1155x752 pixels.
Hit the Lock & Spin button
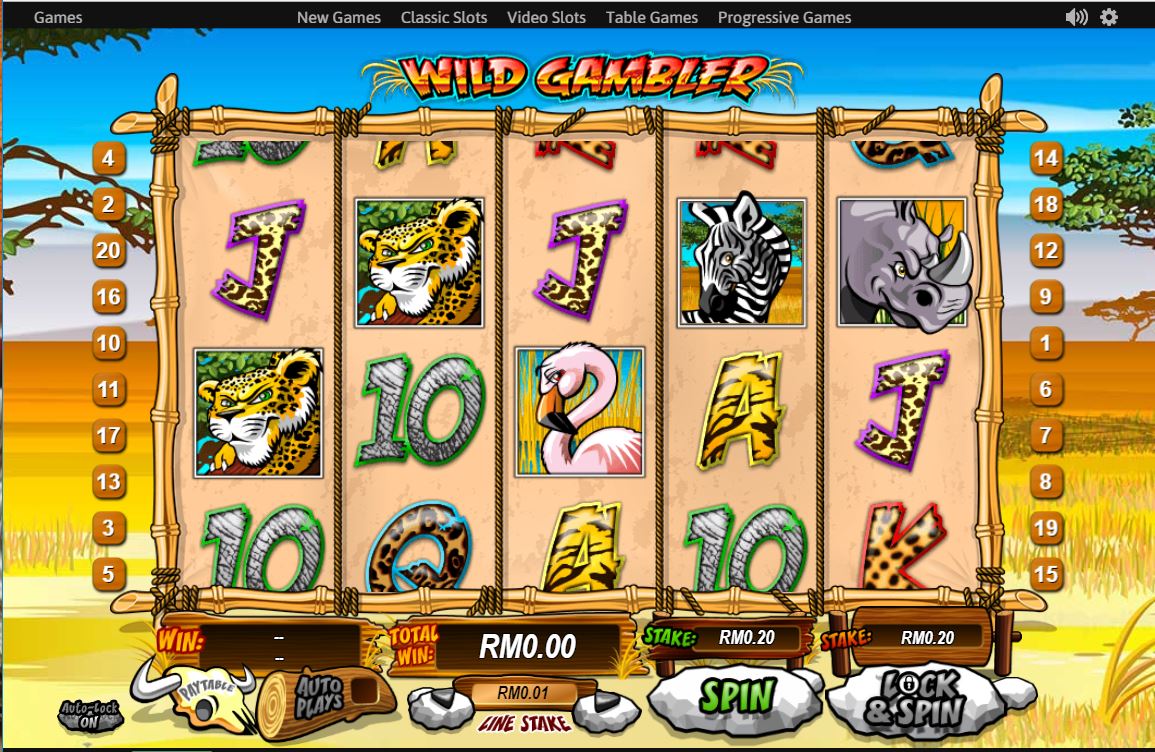pos(915,698)
